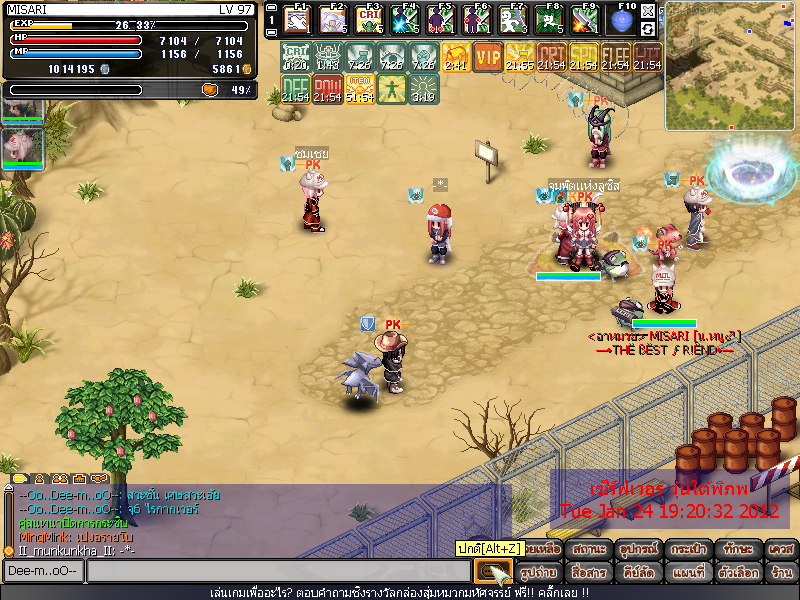Click the chat message input field
The width and height of the screenshot is (800, 600).
(278, 571)
